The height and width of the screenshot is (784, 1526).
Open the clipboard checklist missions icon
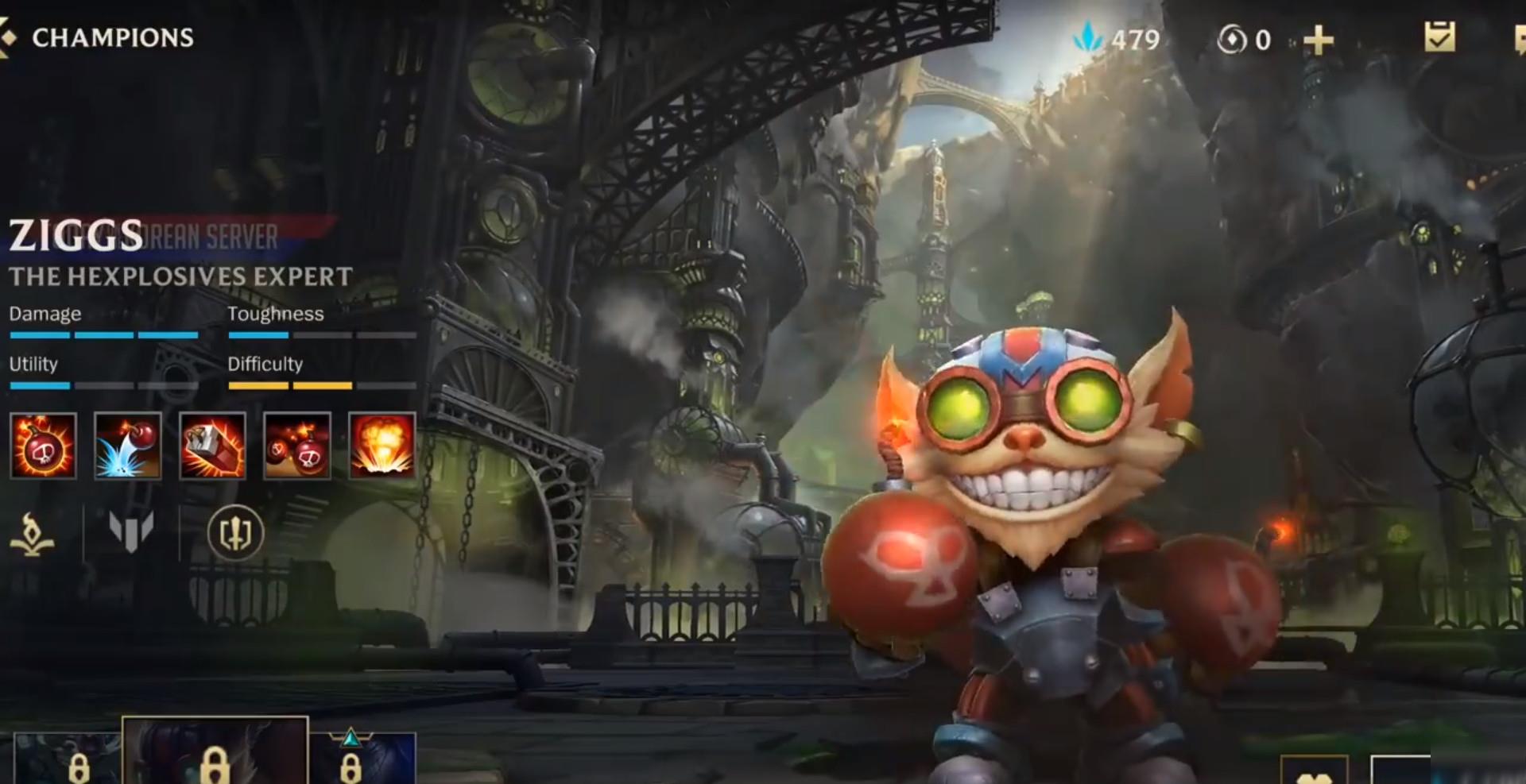click(1439, 37)
